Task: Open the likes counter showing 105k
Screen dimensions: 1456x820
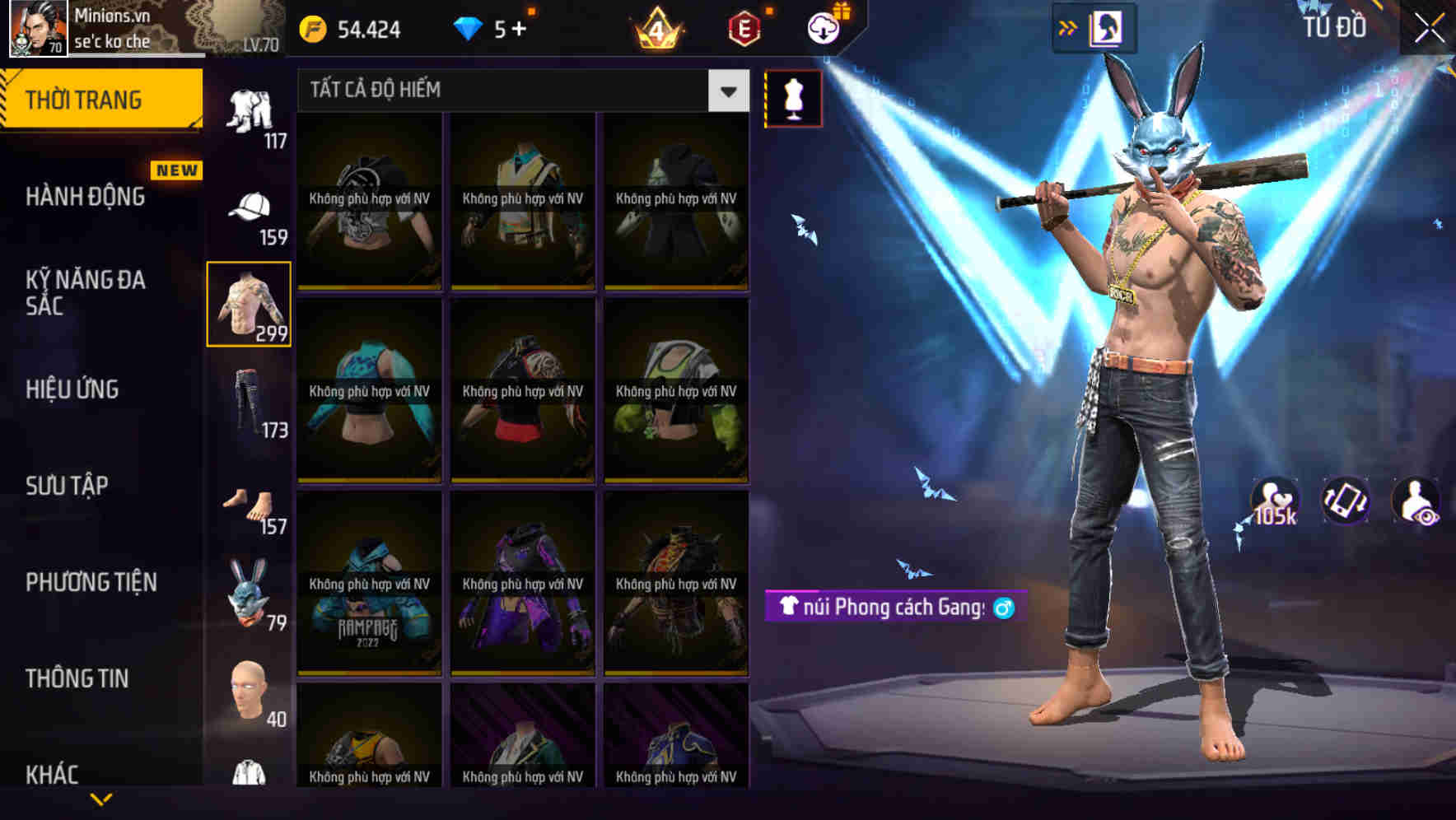Action: (1273, 502)
